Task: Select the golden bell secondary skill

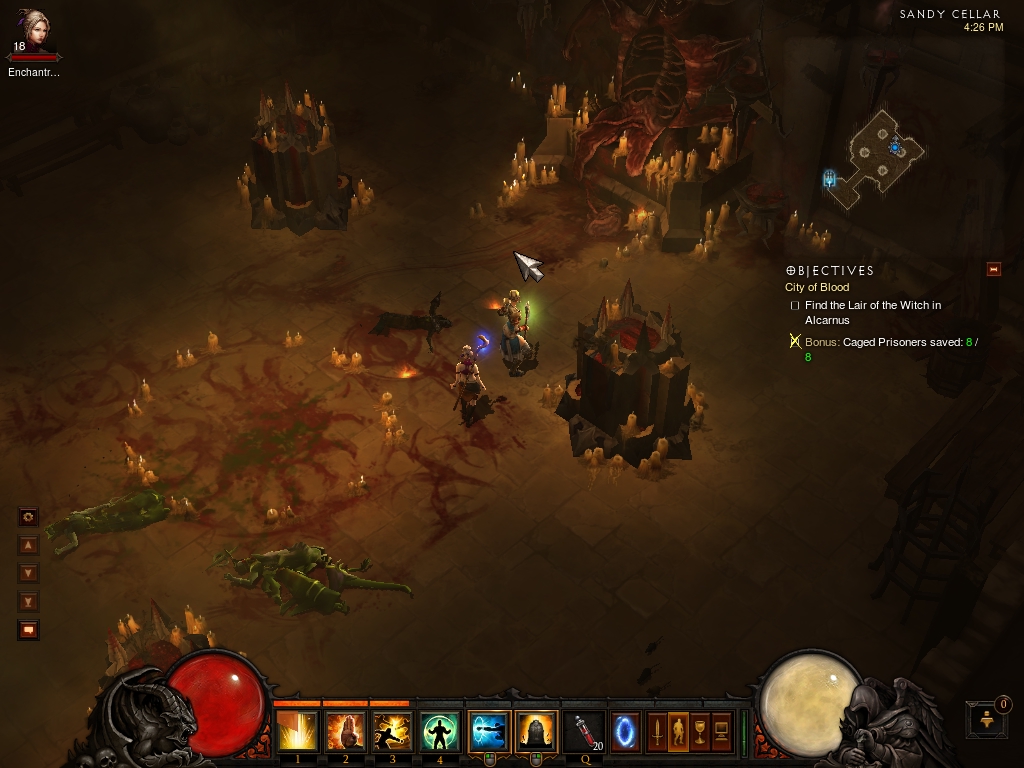Action: 536,732
